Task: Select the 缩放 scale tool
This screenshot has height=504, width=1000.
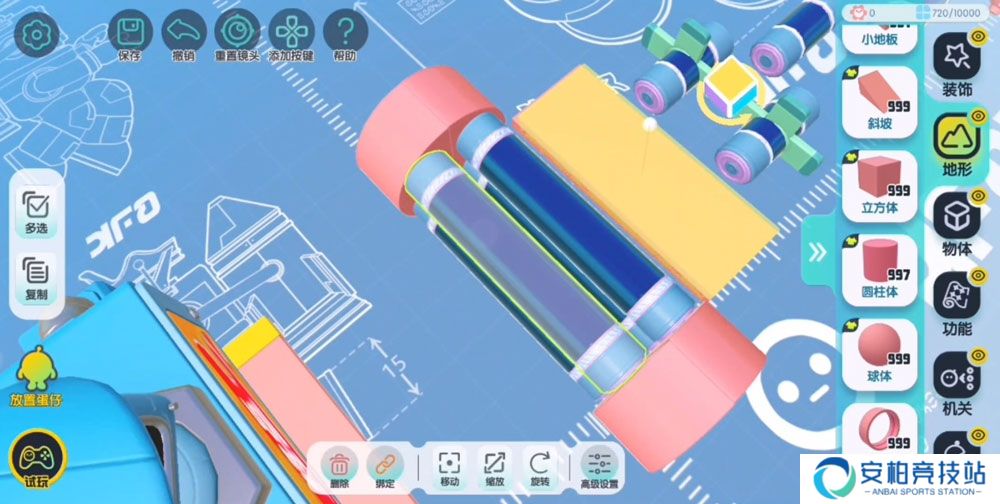Action: [x=495, y=466]
